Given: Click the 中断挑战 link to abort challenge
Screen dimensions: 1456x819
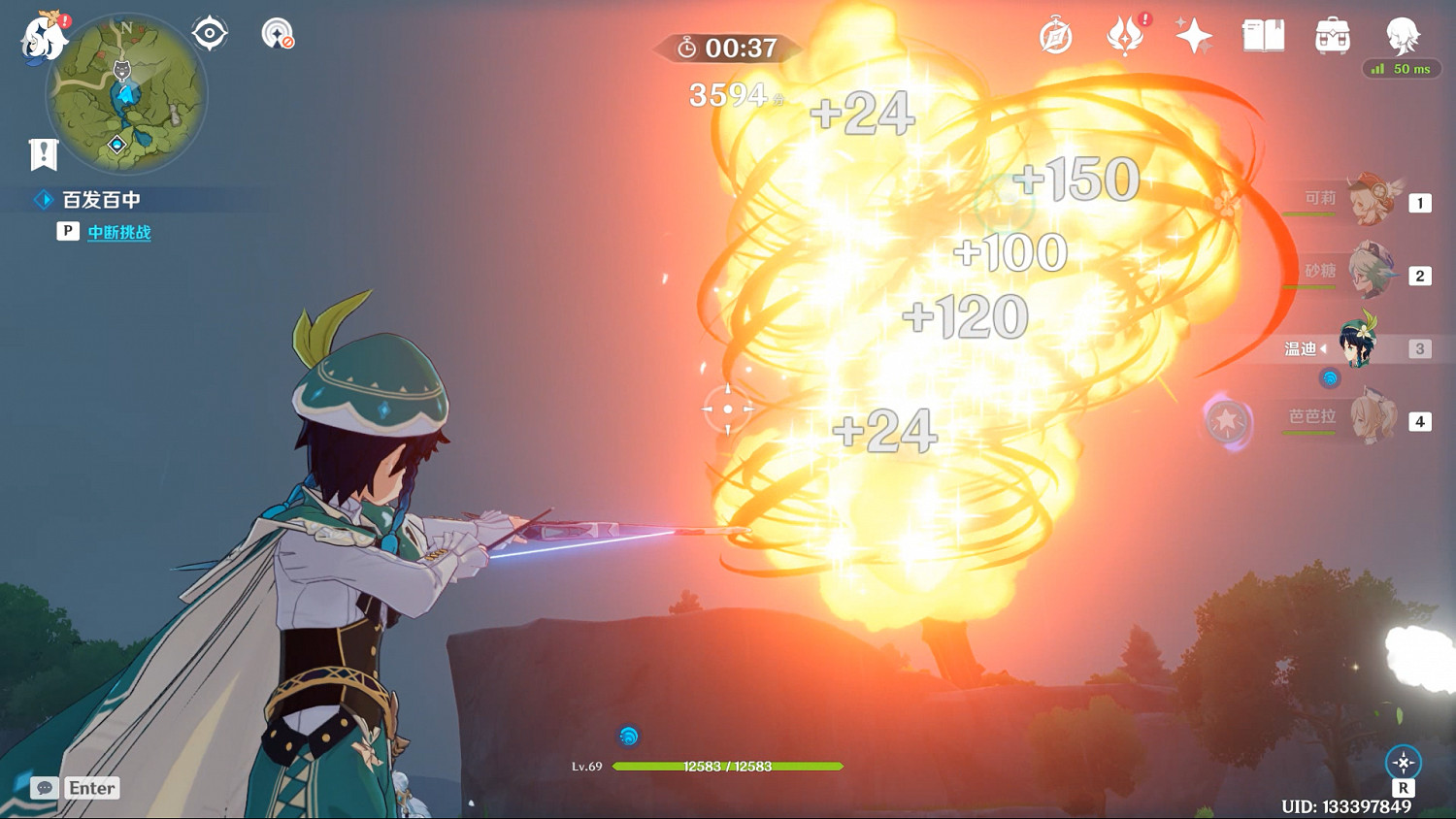Looking at the screenshot, I should click(119, 232).
